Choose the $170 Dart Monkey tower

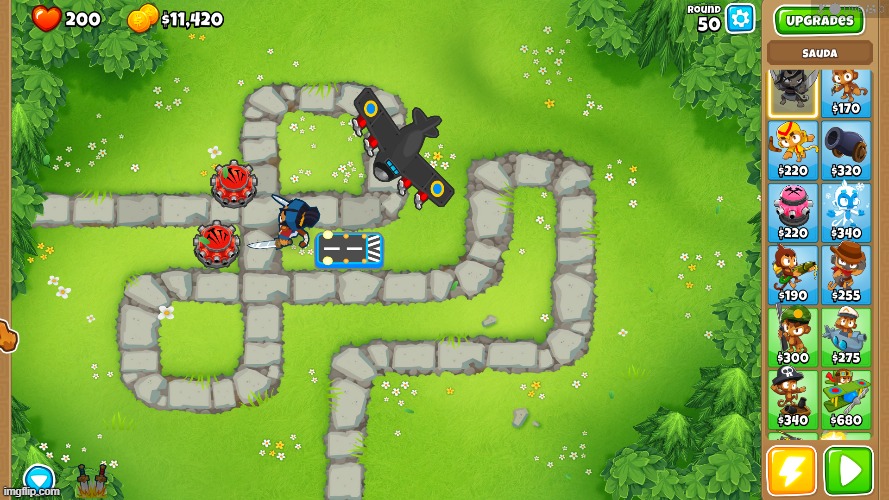tap(846, 92)
